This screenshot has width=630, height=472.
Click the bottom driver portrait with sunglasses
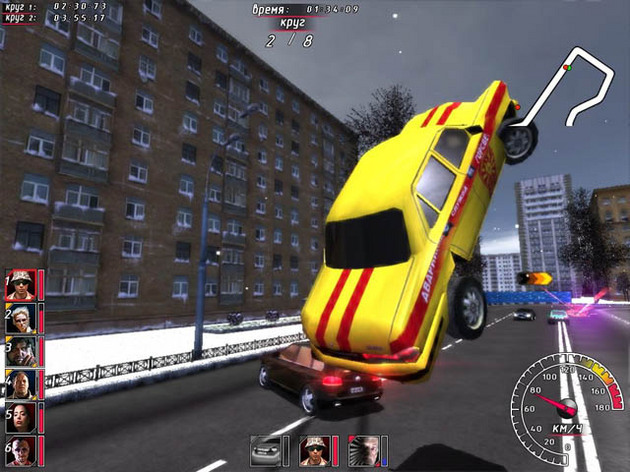315,451
